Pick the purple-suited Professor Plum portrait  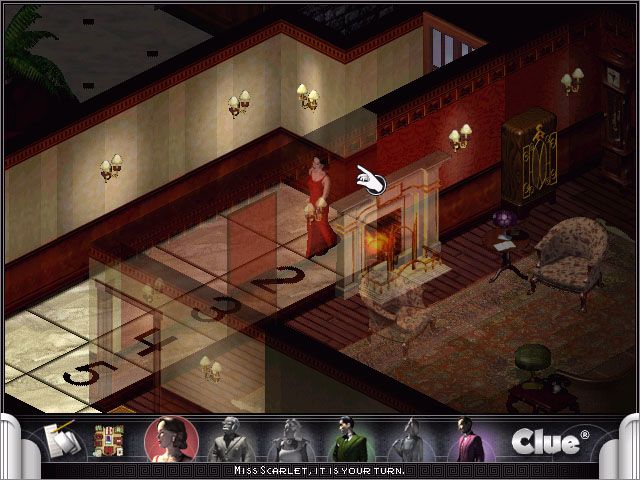465,439
